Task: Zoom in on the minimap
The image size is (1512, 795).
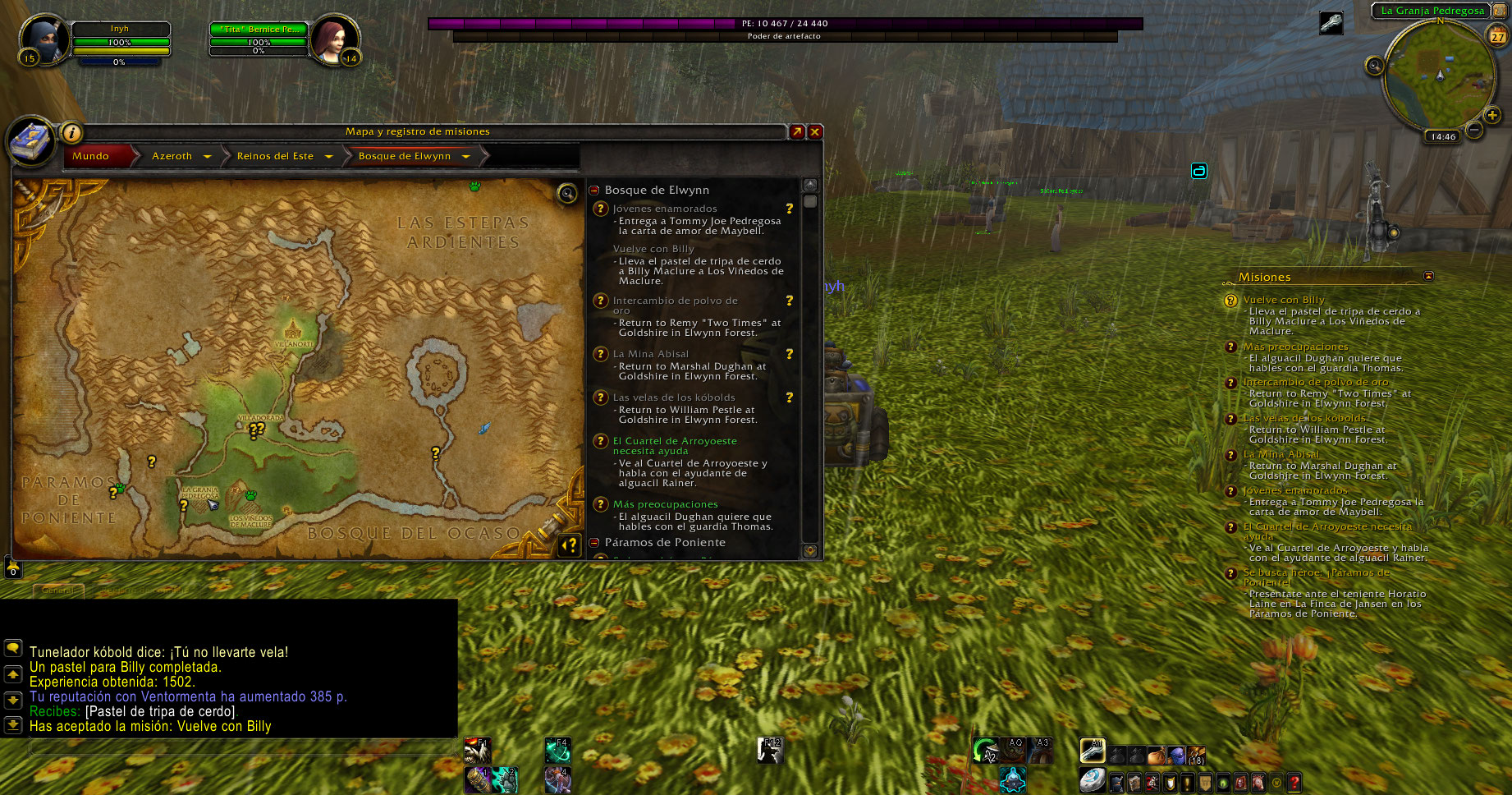Action: click(1492, 116)
